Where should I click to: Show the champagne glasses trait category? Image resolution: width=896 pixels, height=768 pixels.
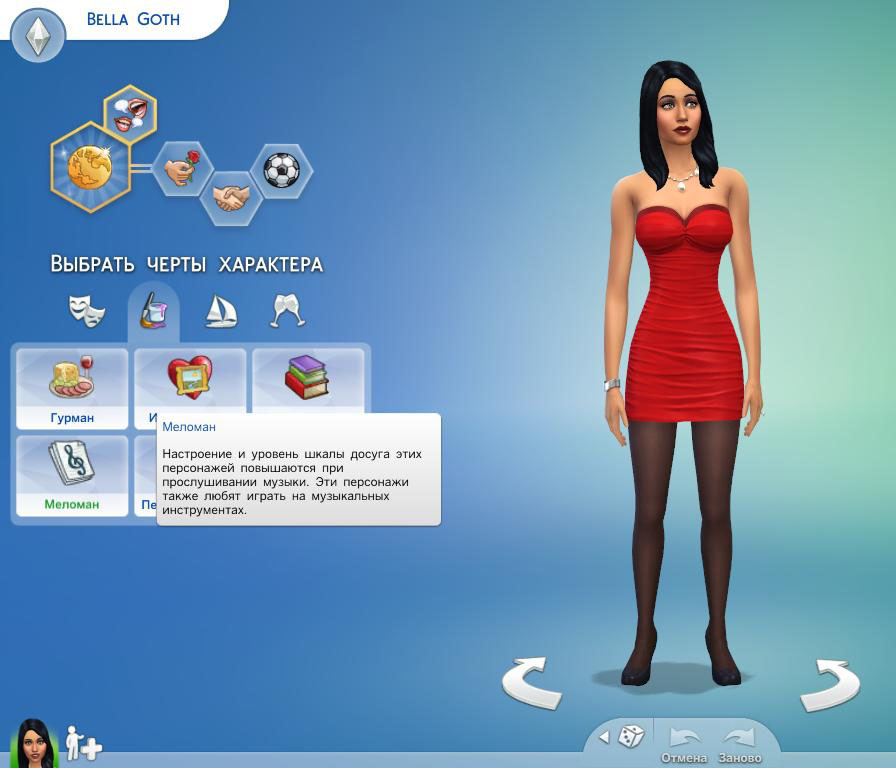pos(287,311)
